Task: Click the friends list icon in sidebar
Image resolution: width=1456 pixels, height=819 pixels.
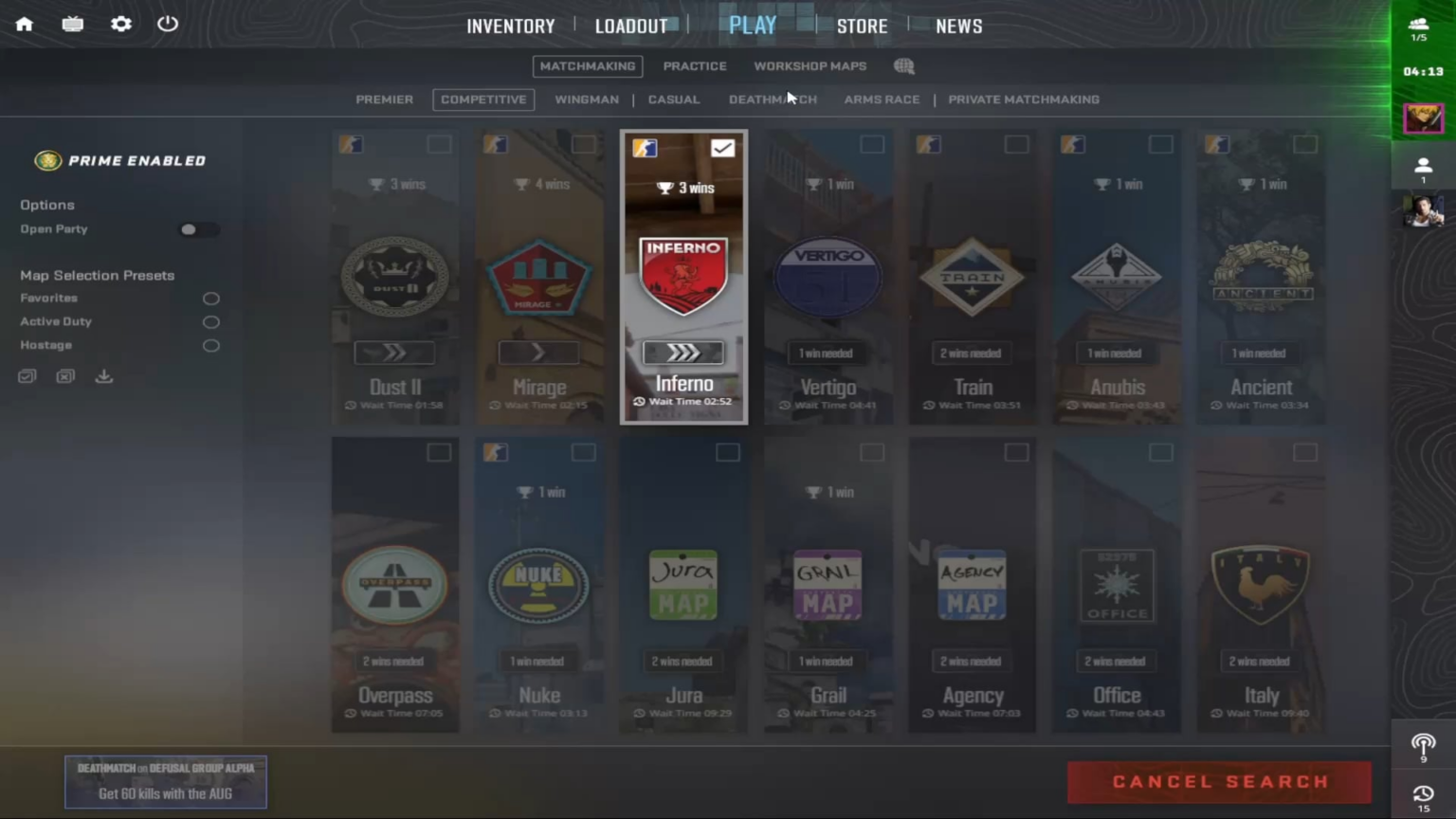Action: tap(1424, 166)
